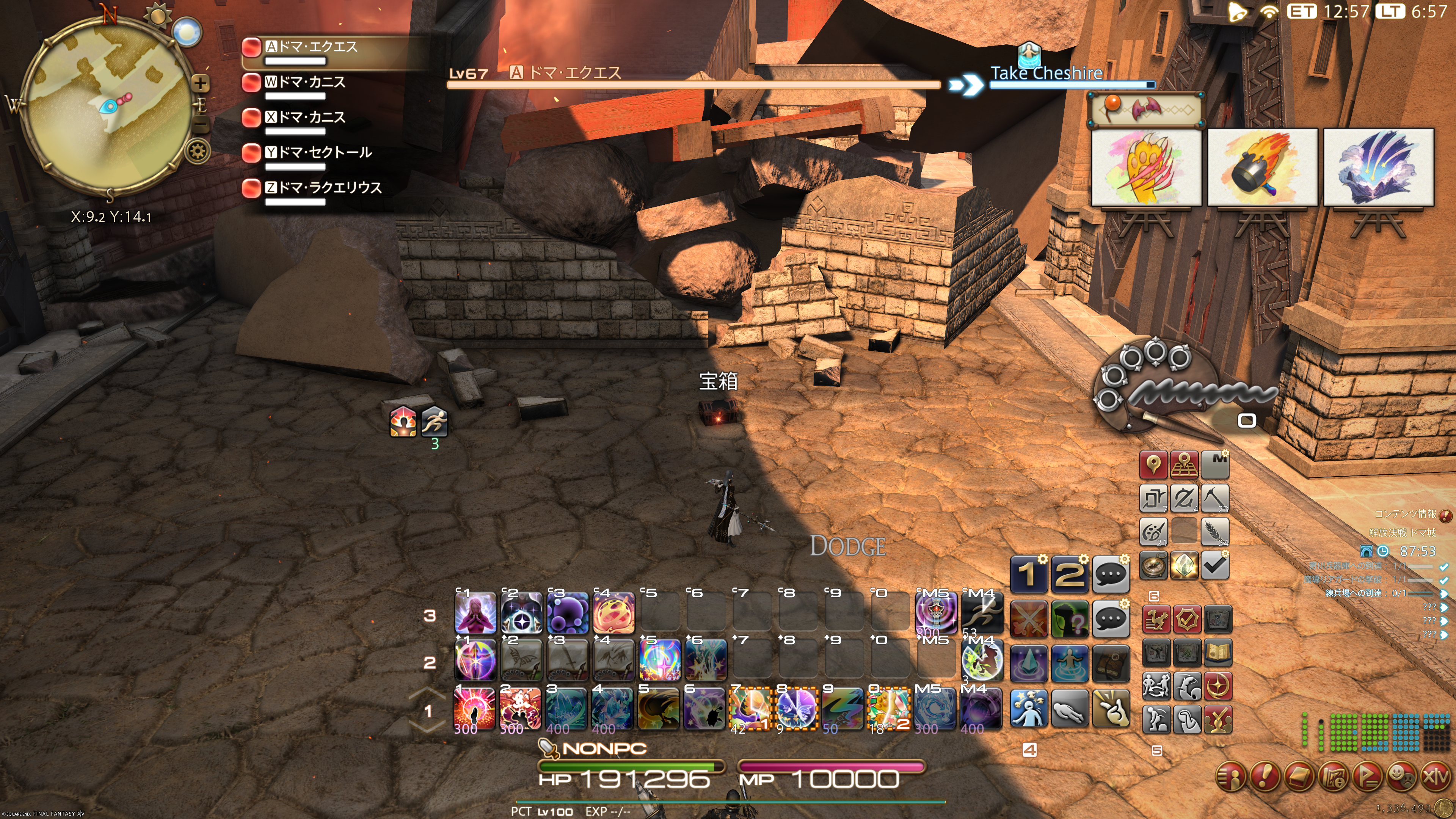Activate the red fire burst spell in slot 1
Screen dimensions: 1456x819
[x=475, y=708]
